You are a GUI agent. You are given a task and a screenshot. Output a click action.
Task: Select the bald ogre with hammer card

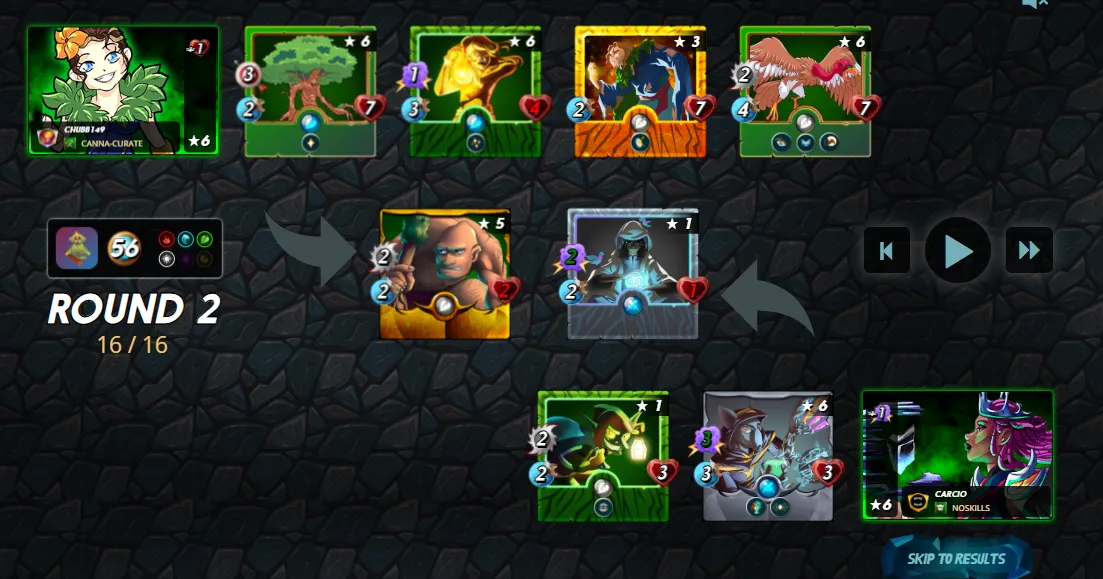(445, 274)
